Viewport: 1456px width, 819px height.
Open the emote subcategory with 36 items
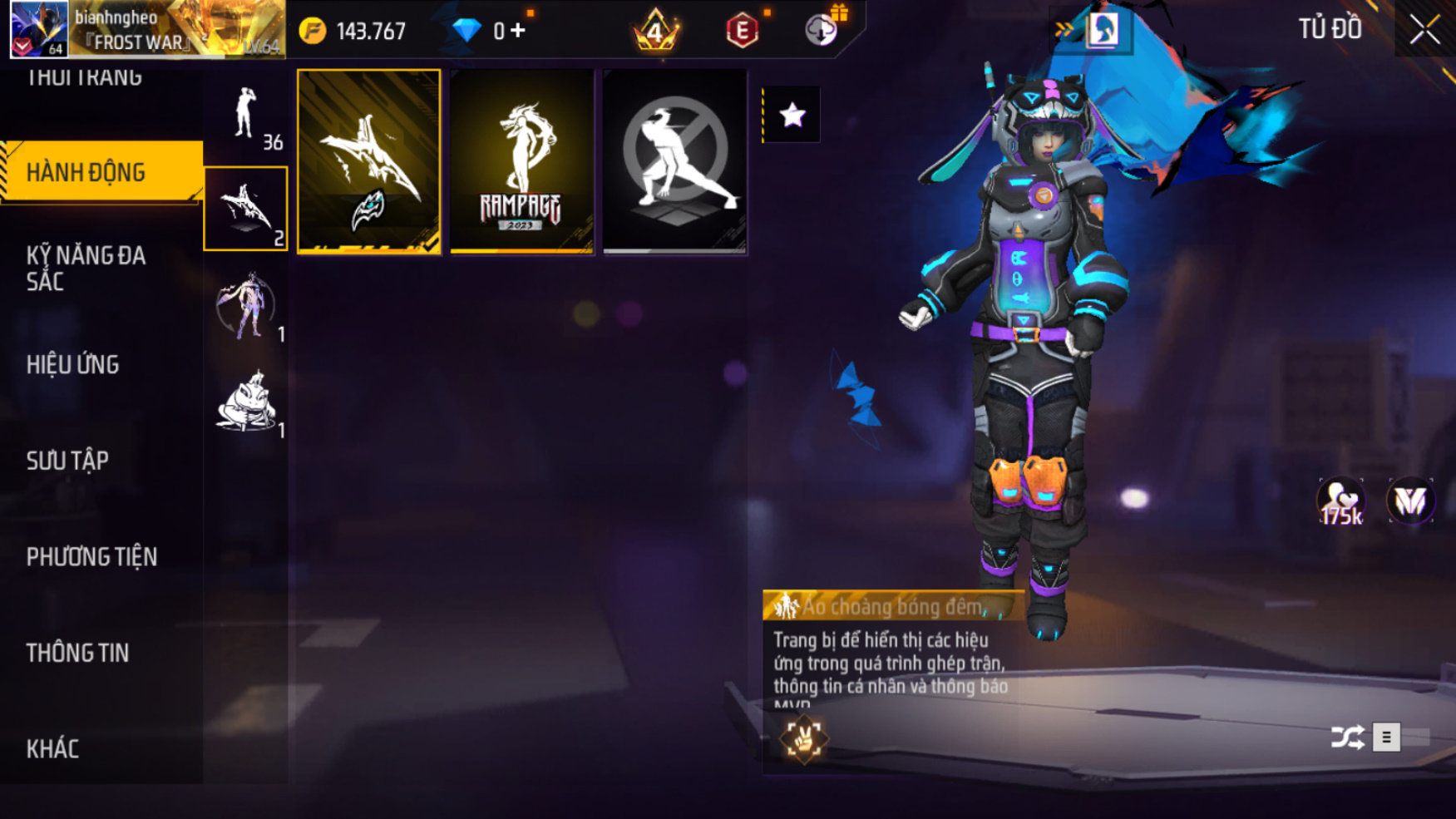pos(246,116)
